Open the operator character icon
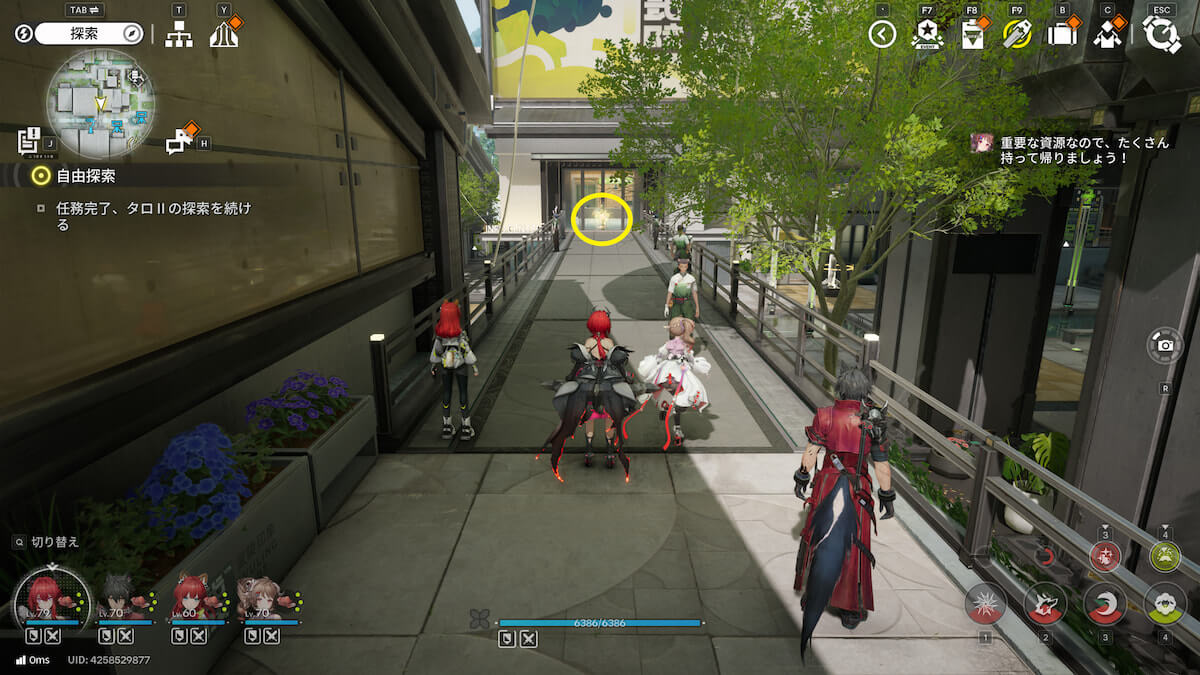This screenshot has height=675, width=1200. (1107, 35)
